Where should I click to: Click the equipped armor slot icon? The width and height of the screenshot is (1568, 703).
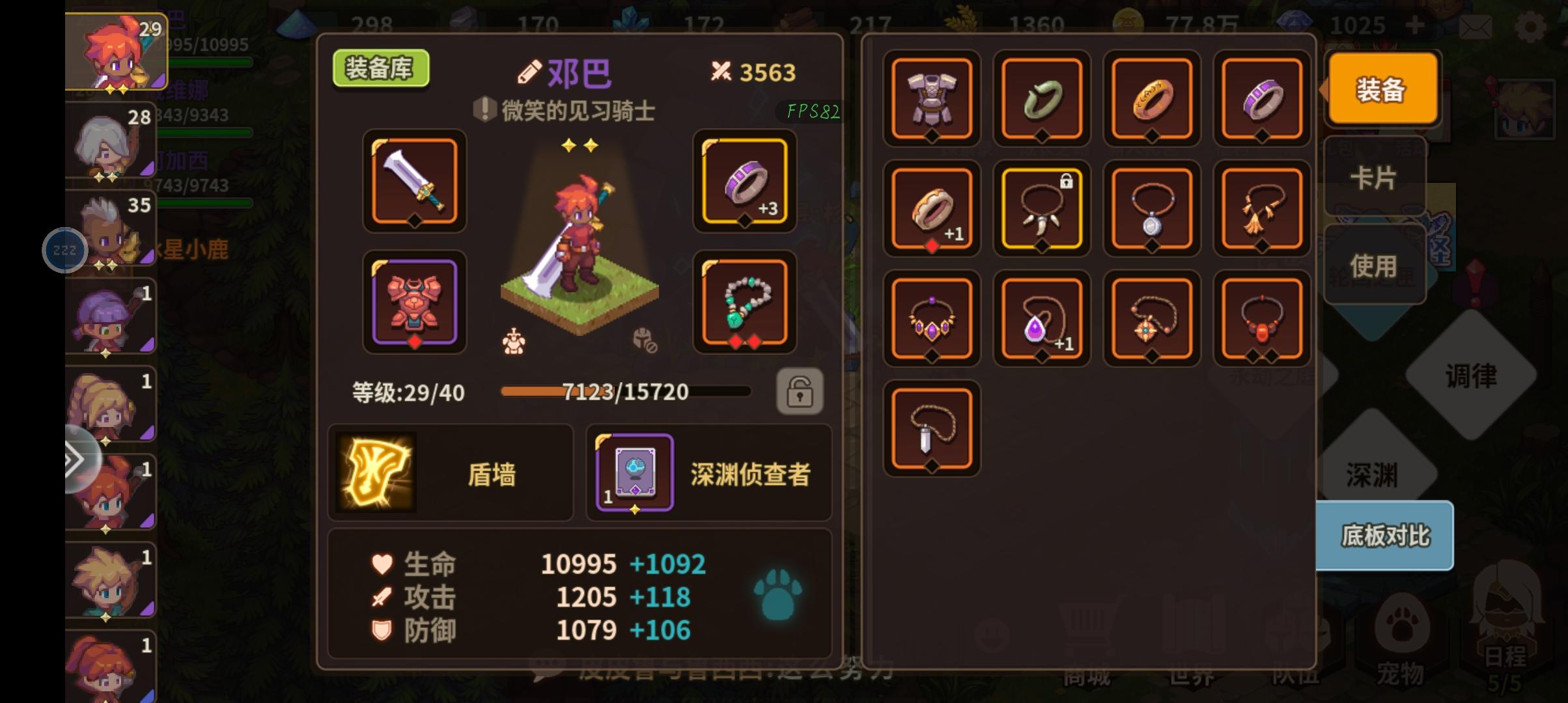[x=414, y=301]
